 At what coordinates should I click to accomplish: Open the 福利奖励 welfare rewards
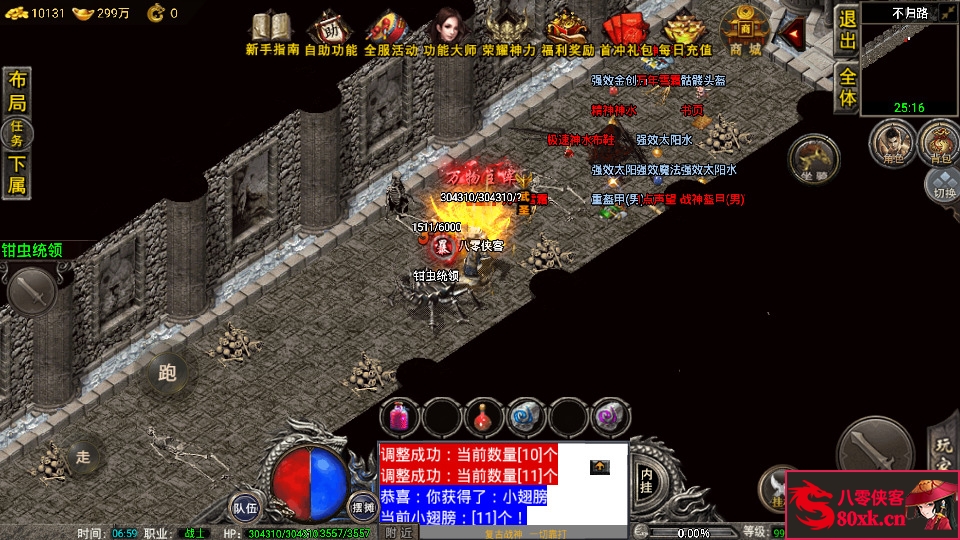tap(567, 30)
